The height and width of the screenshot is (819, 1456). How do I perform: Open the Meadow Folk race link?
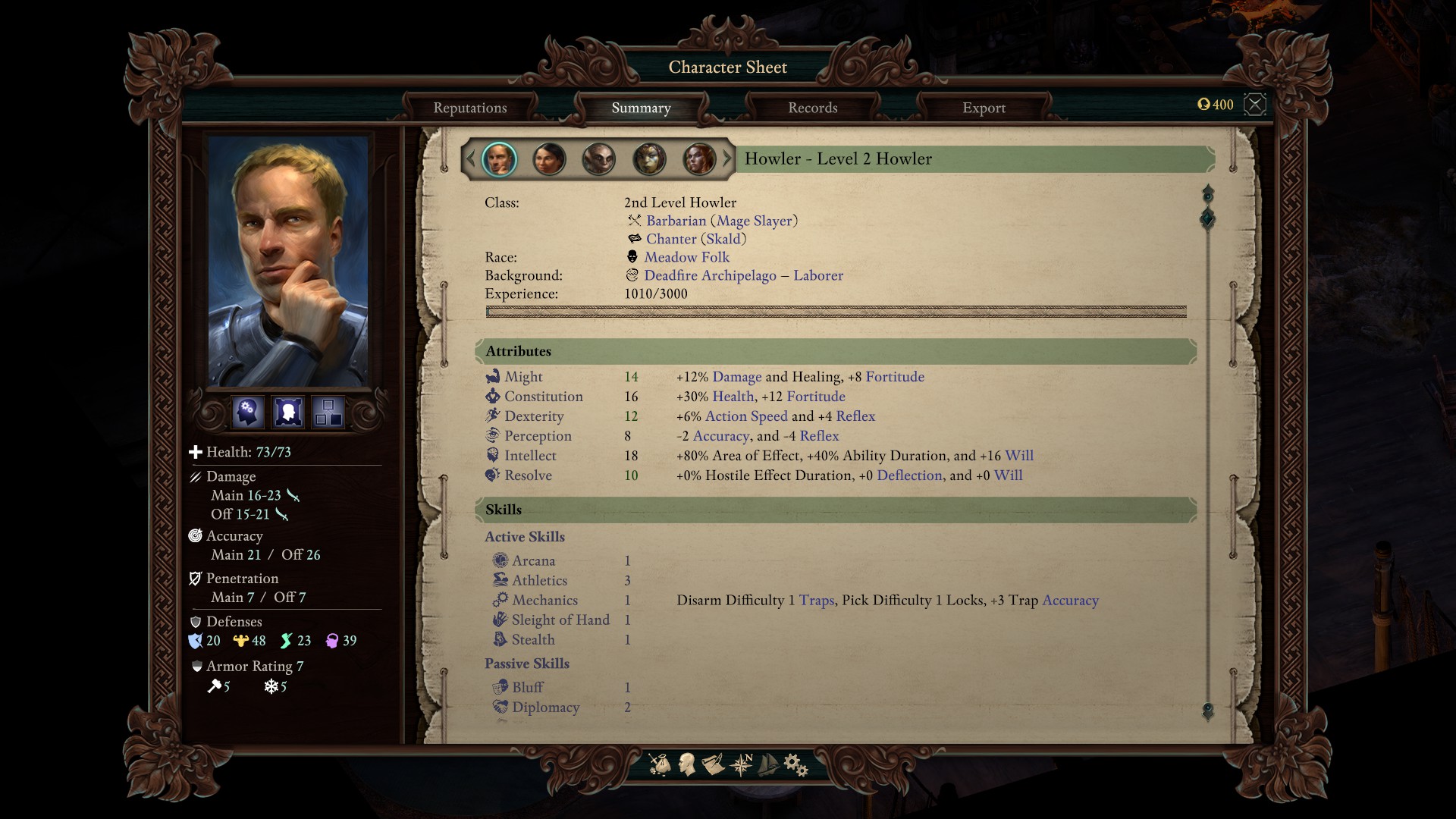point(686,257)
